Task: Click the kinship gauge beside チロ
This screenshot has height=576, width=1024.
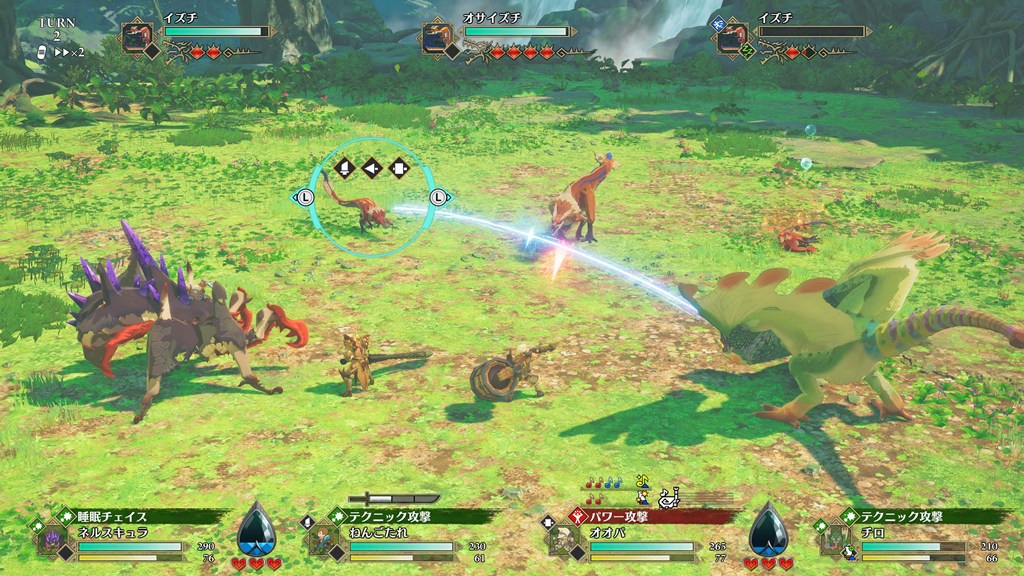Action: [767, 529]
